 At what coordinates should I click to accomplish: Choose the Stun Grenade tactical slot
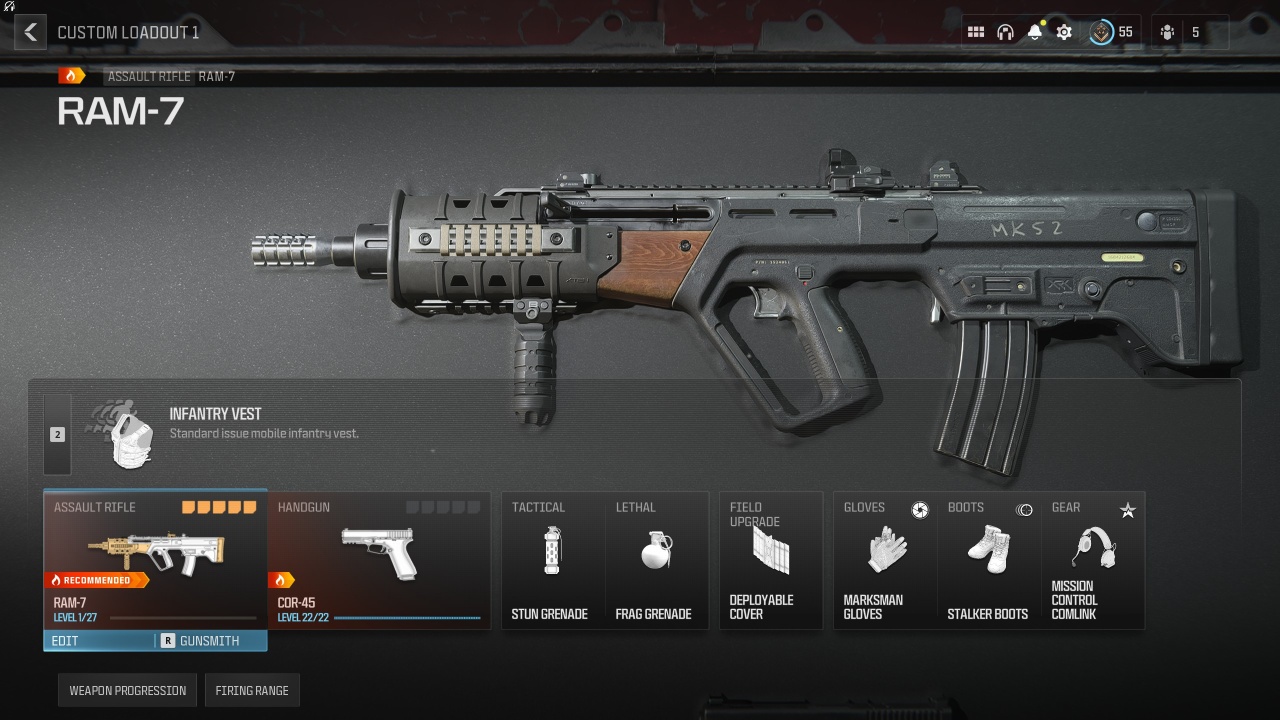tap(552, 560)
